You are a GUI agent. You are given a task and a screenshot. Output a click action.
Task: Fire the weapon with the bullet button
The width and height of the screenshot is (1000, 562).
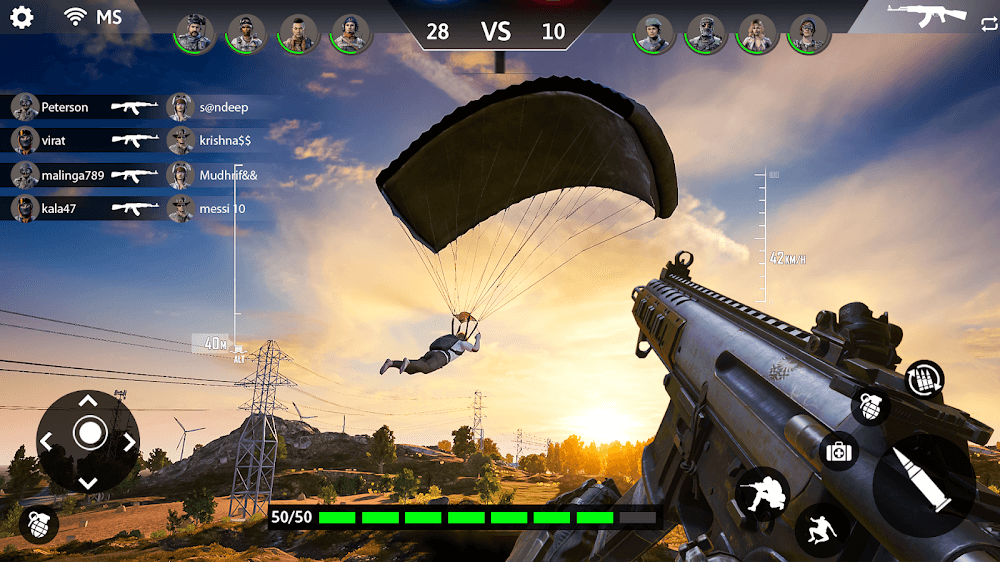(924, 485)
